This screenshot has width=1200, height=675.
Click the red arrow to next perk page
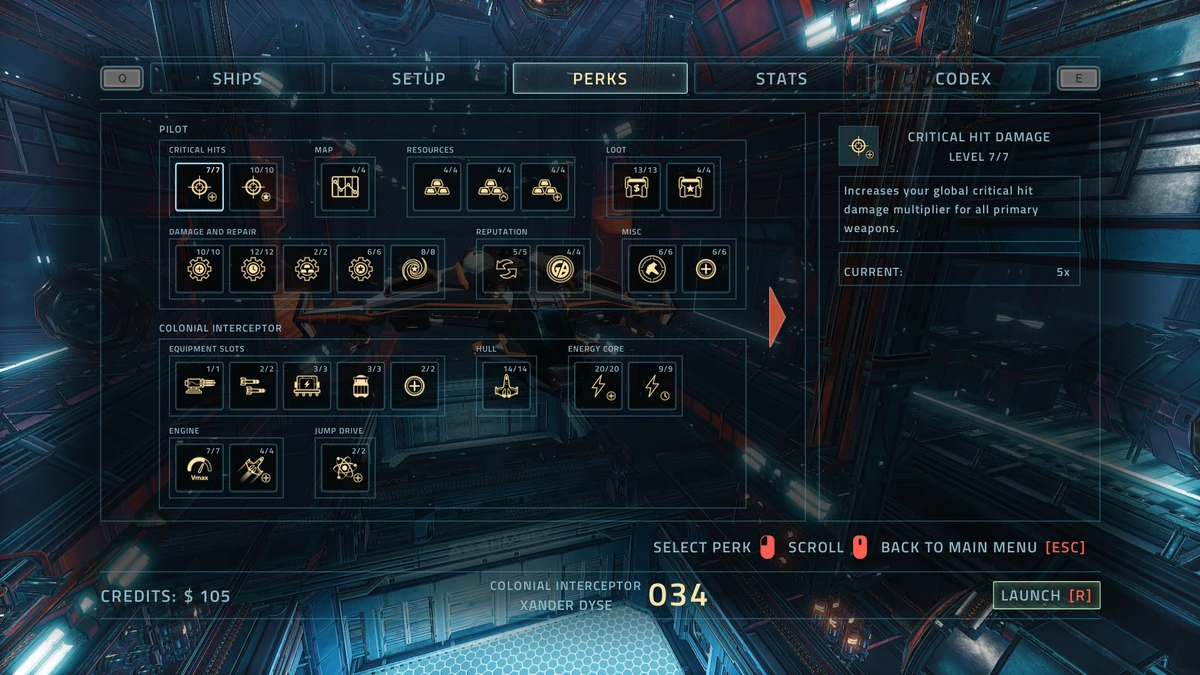pos(777,317)
